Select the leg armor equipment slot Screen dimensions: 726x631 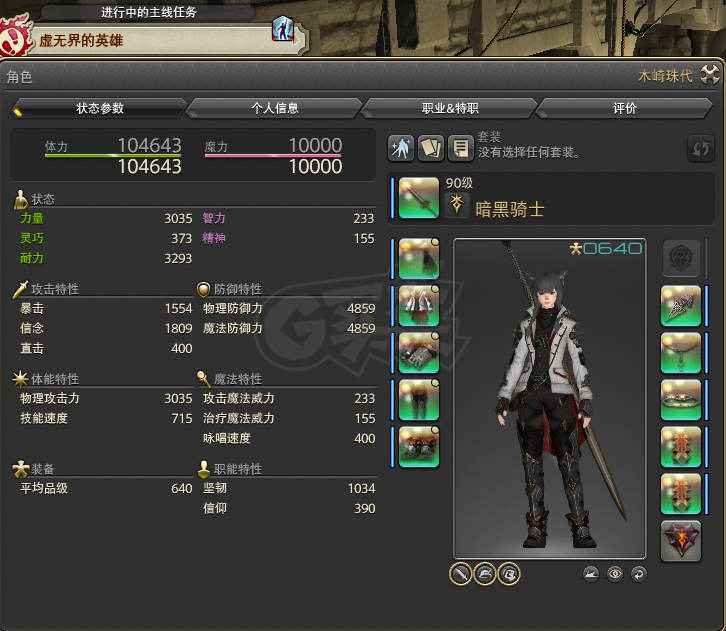tap(419, 400)
